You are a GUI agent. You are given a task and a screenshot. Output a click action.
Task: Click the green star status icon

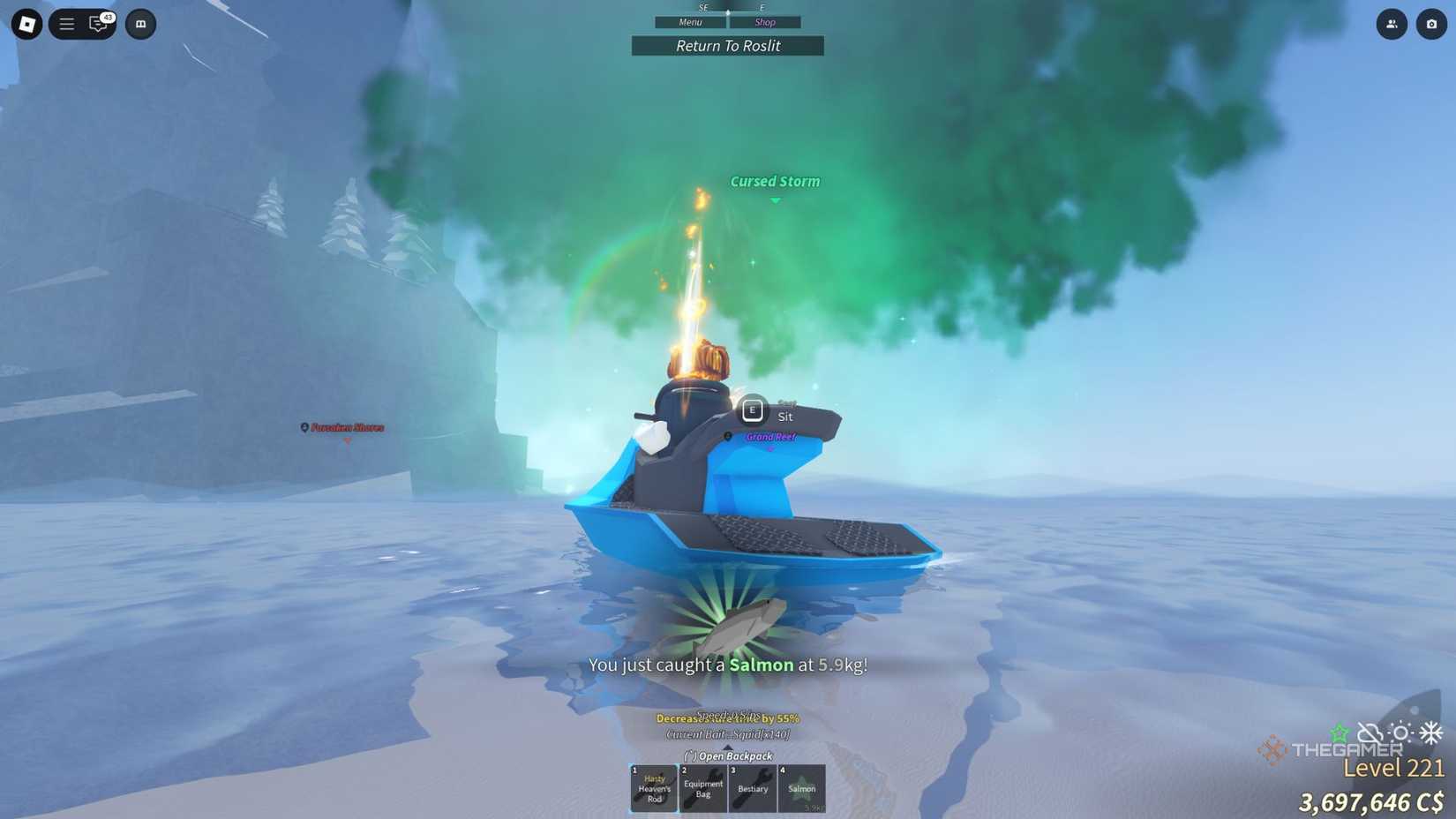pos(1339,732)
